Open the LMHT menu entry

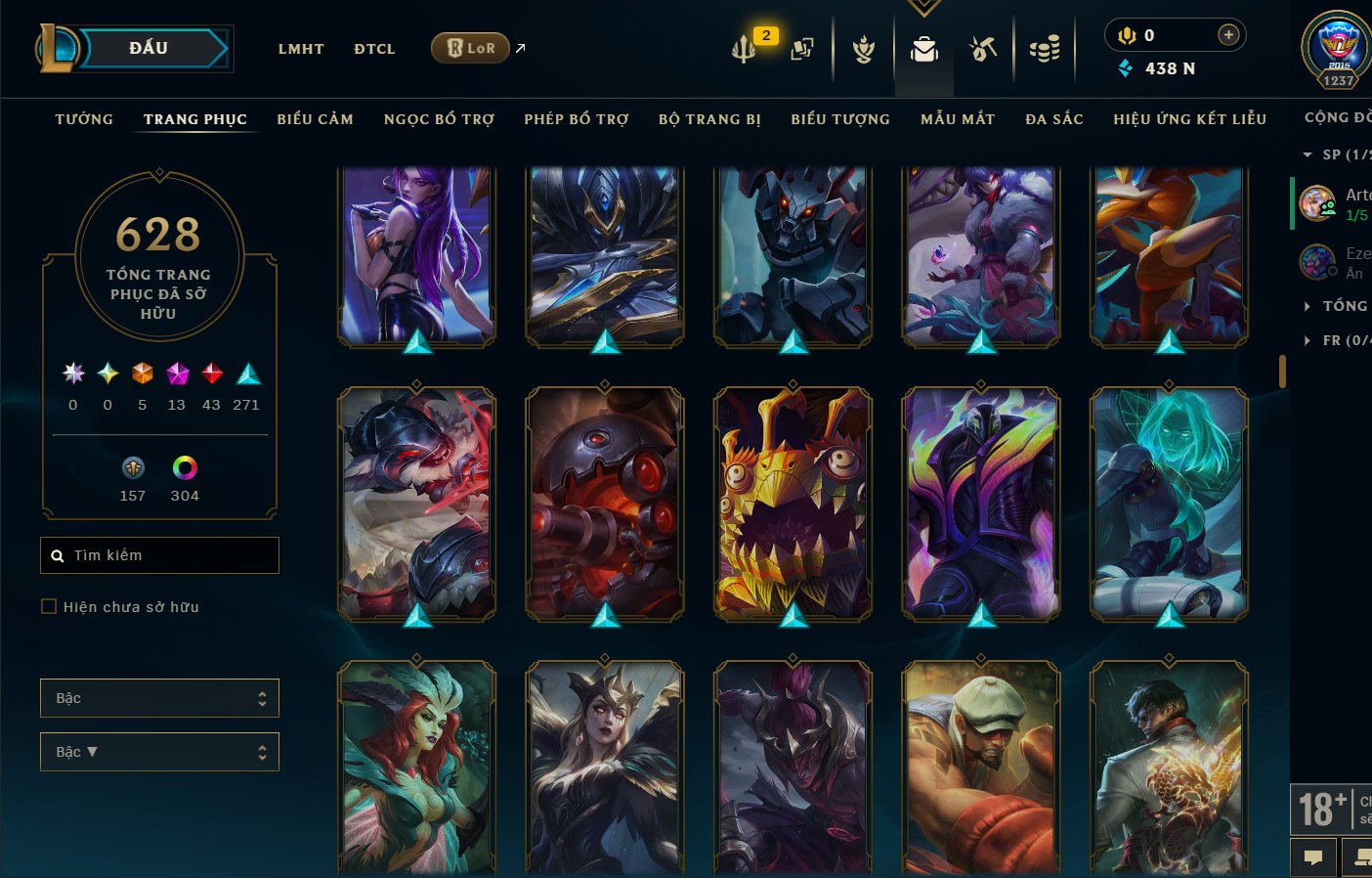pyautogui.click(x=301, y=49)
